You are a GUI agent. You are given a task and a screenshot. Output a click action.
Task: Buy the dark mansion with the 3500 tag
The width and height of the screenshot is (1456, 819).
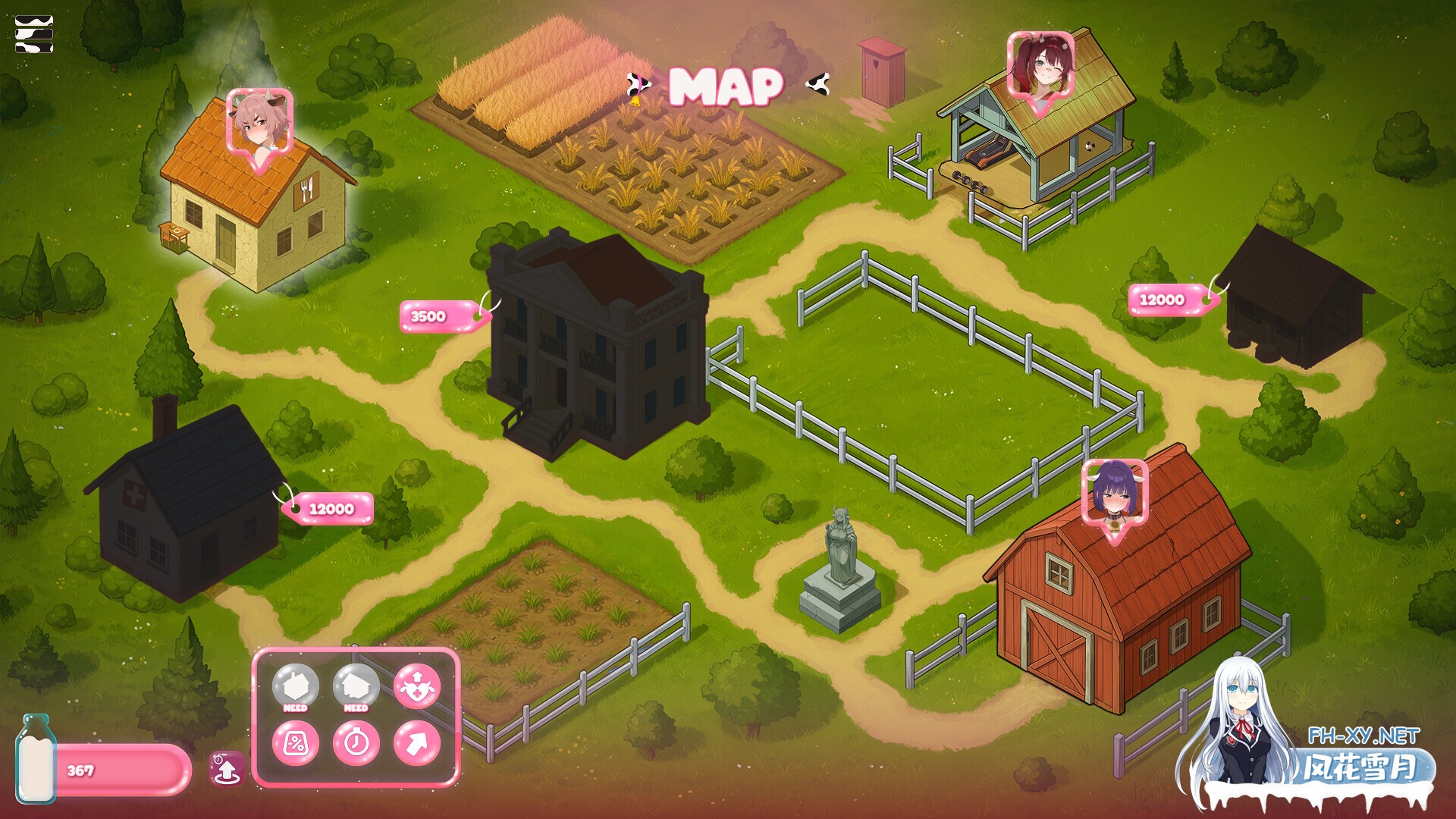[x=442, y=318]
